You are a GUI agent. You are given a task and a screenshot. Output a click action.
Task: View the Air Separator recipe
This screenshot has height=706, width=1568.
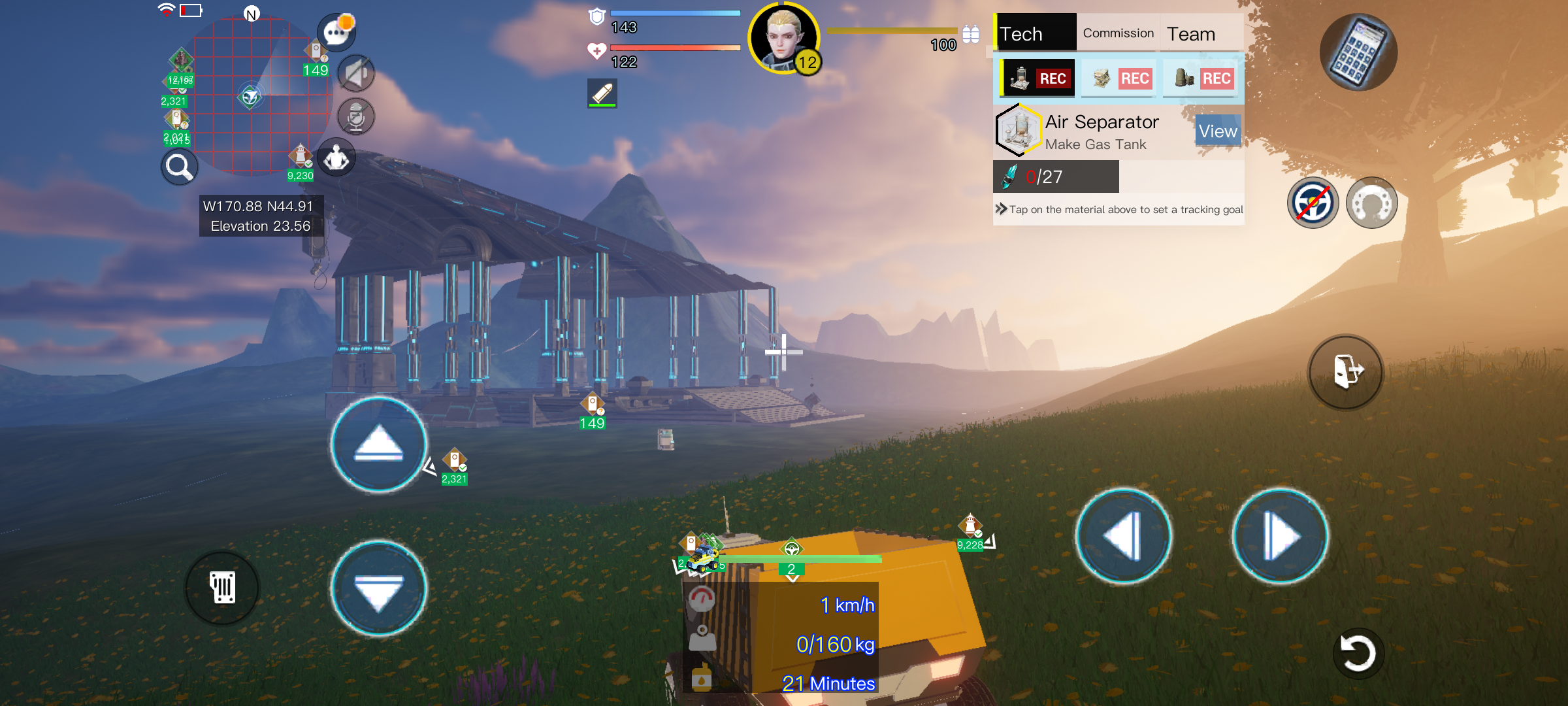tap(1217, 131)
